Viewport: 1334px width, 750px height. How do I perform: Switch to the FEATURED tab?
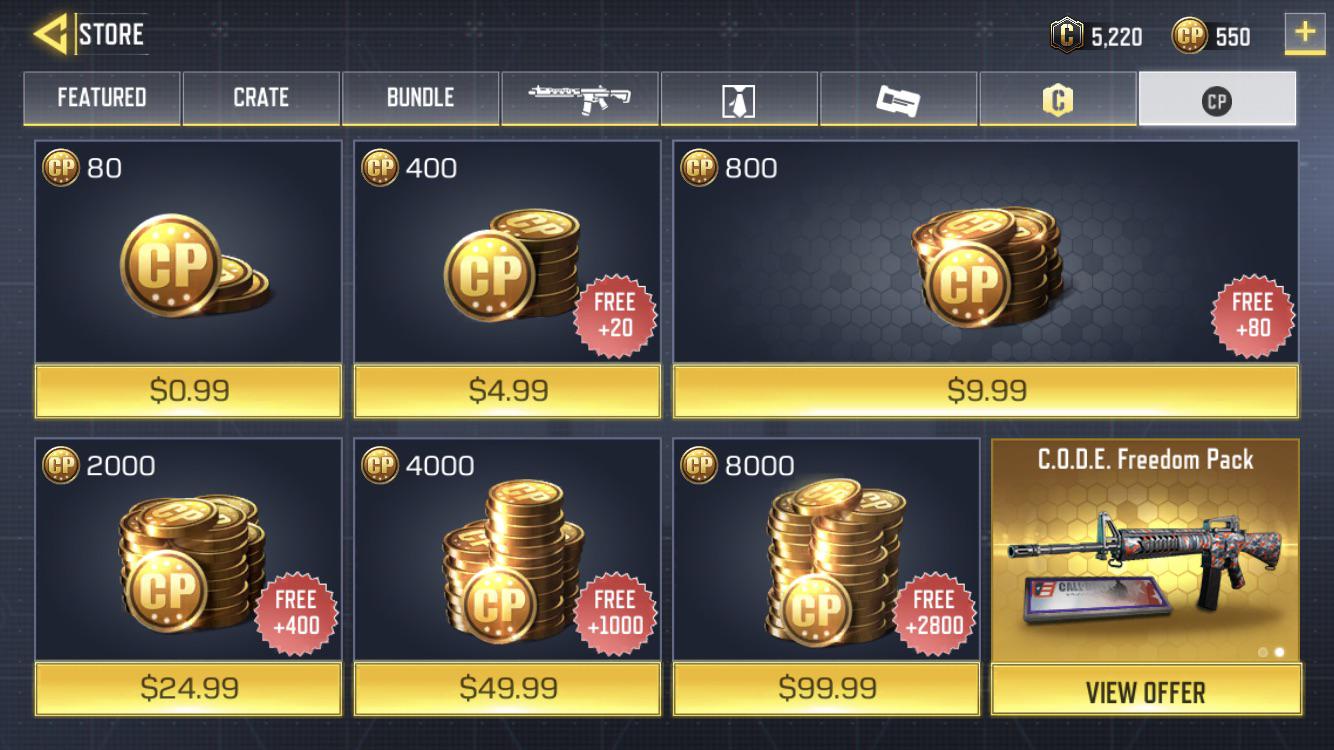(100, 98)
